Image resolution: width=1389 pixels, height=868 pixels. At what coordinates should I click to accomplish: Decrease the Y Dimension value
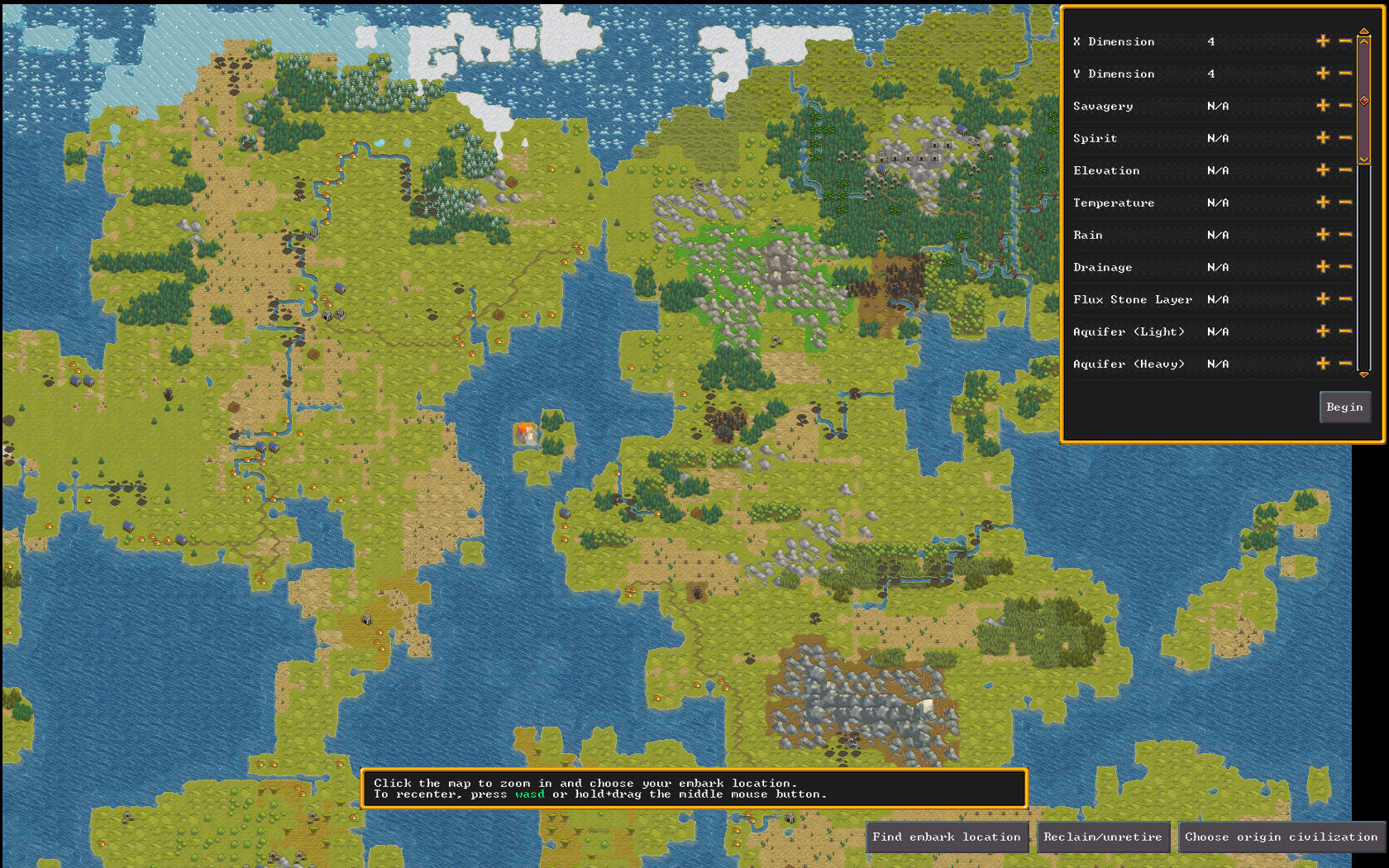[1345, 74]
